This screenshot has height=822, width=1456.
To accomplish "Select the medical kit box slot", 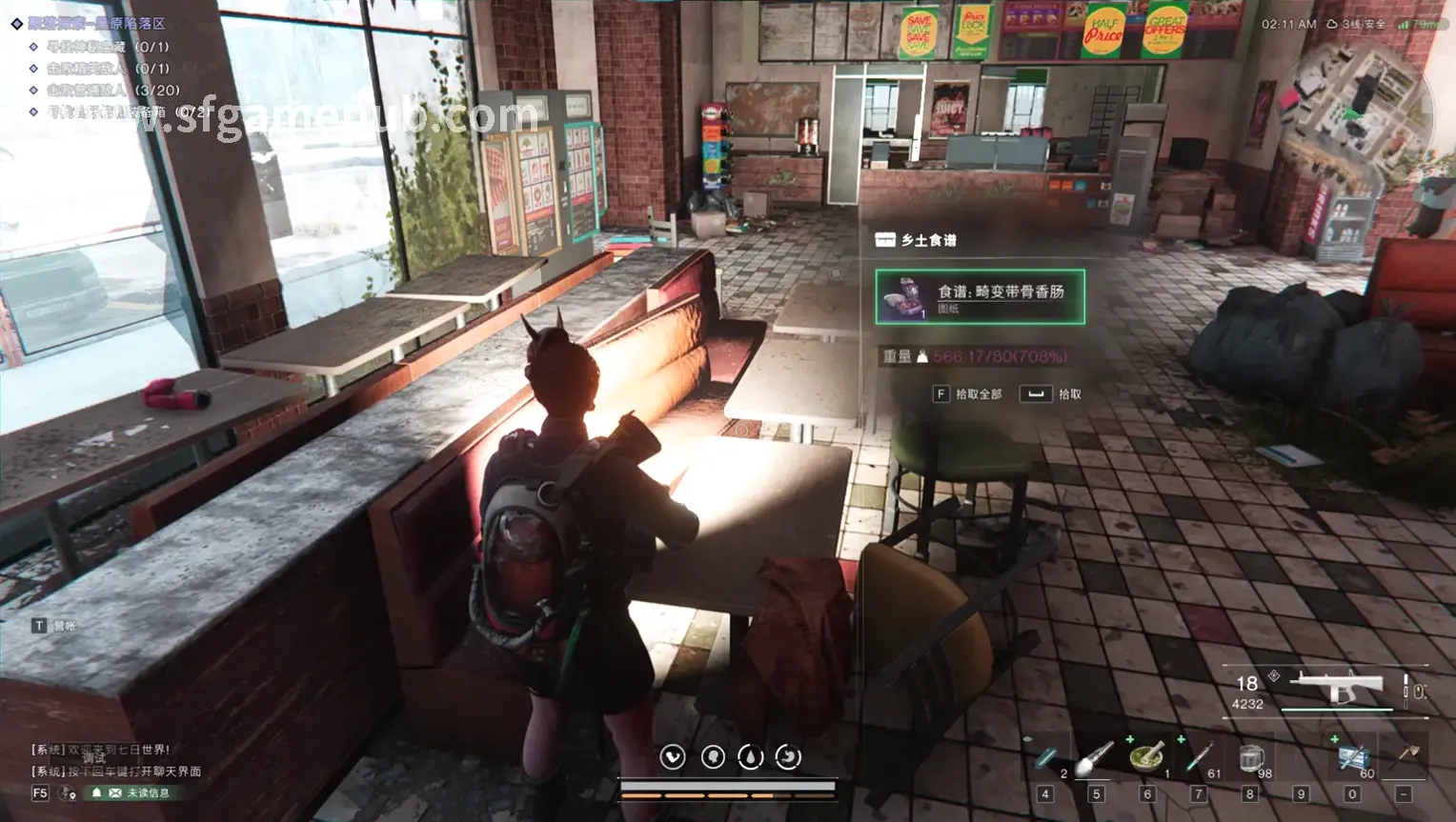I will [1352, 758].
